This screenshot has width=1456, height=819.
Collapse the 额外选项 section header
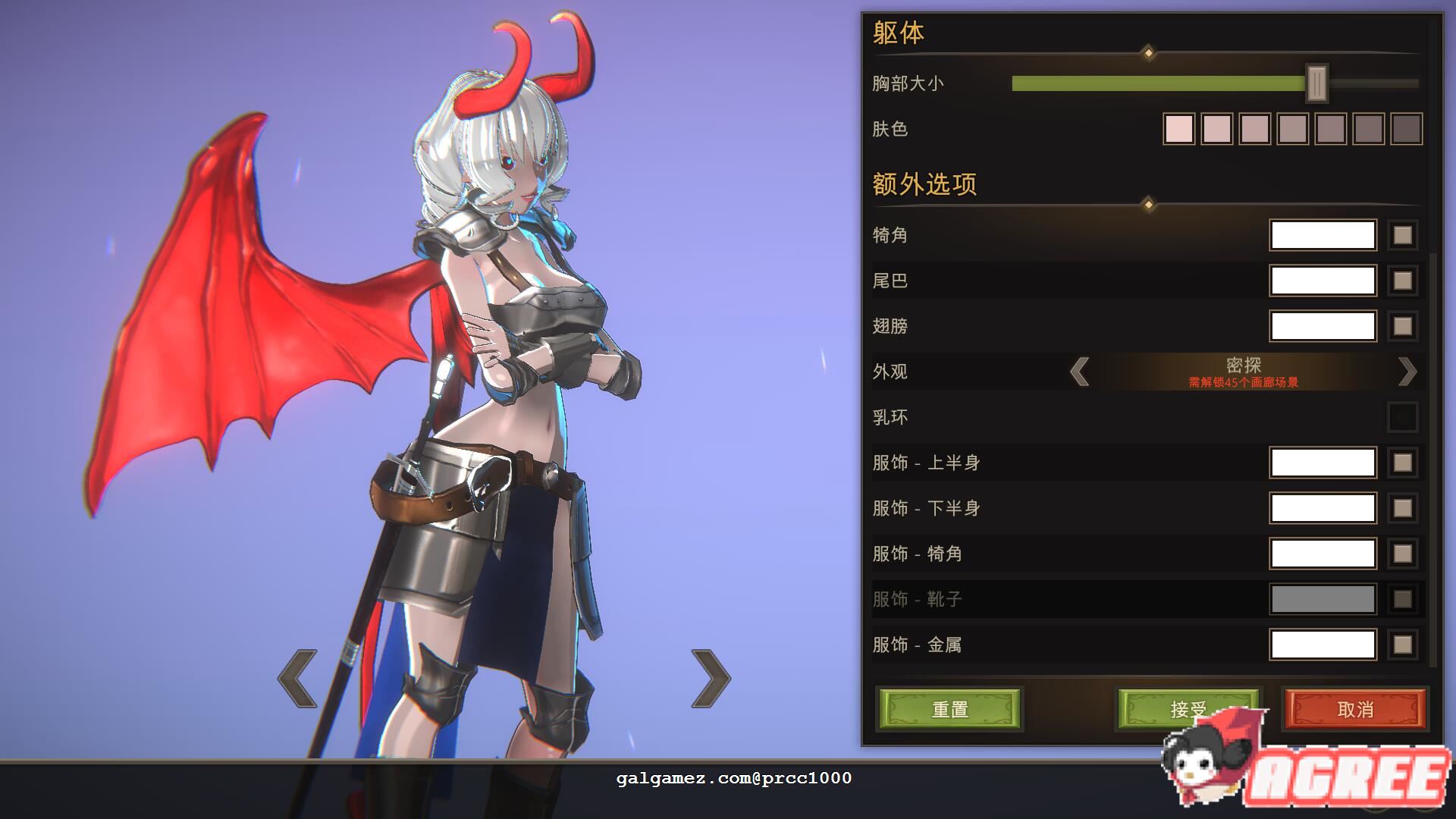pos(924,183)
